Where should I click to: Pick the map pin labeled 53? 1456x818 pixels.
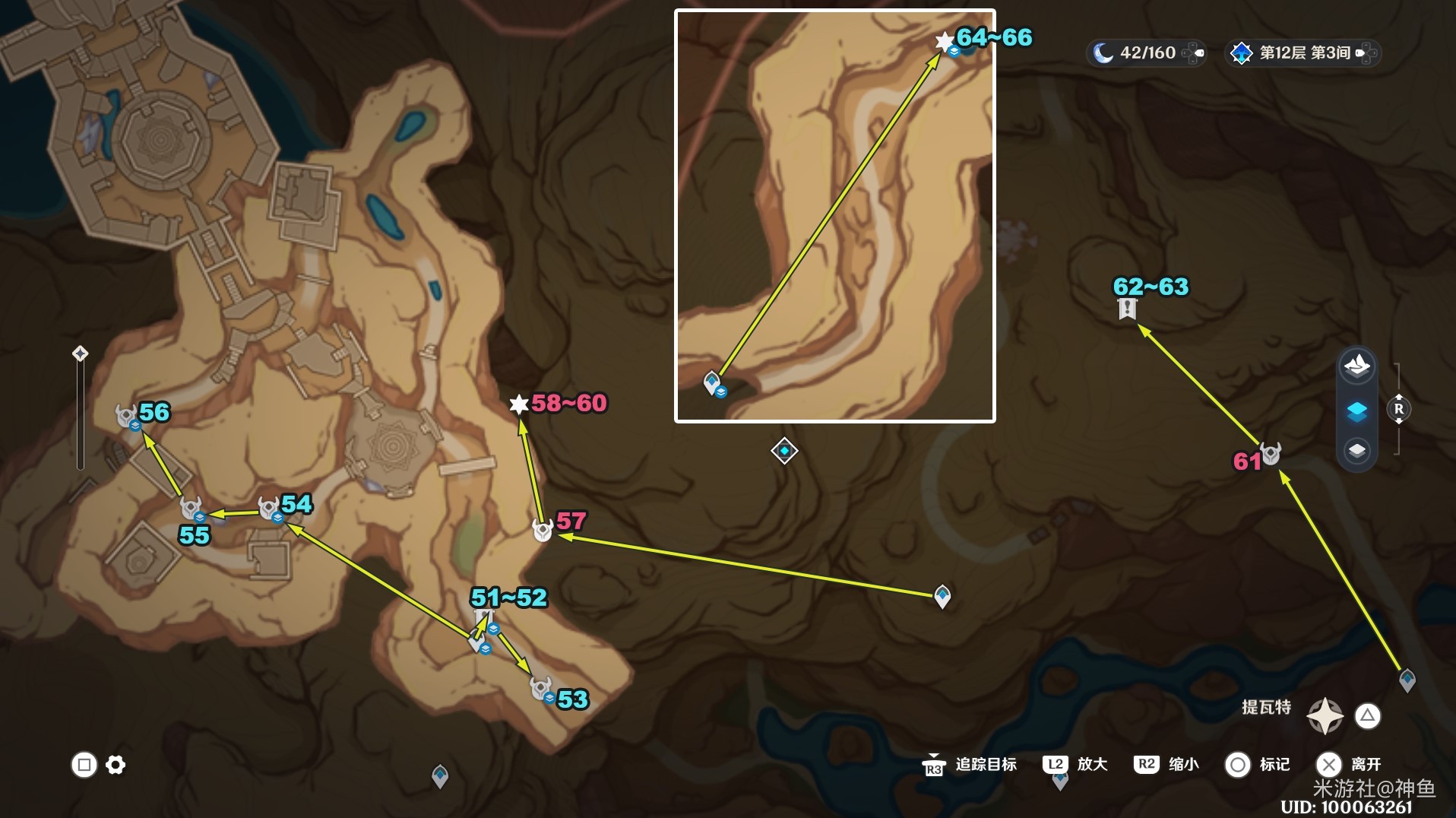(x=541, y=689)
